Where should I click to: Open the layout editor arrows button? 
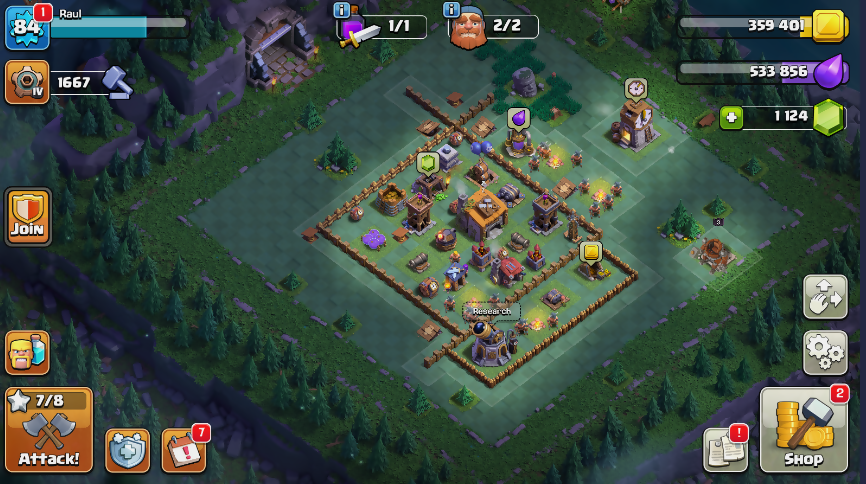point(825,297)
